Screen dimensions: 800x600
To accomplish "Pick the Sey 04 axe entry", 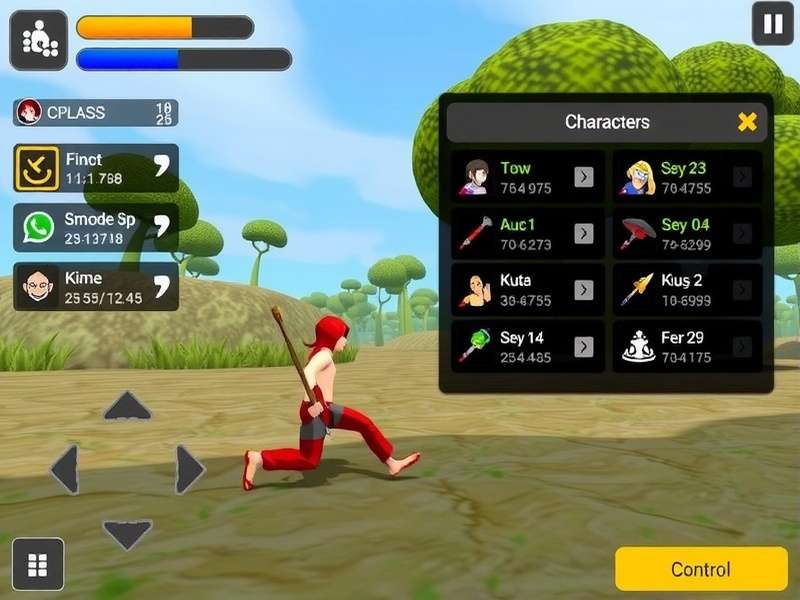I will (x=687, y=233).
